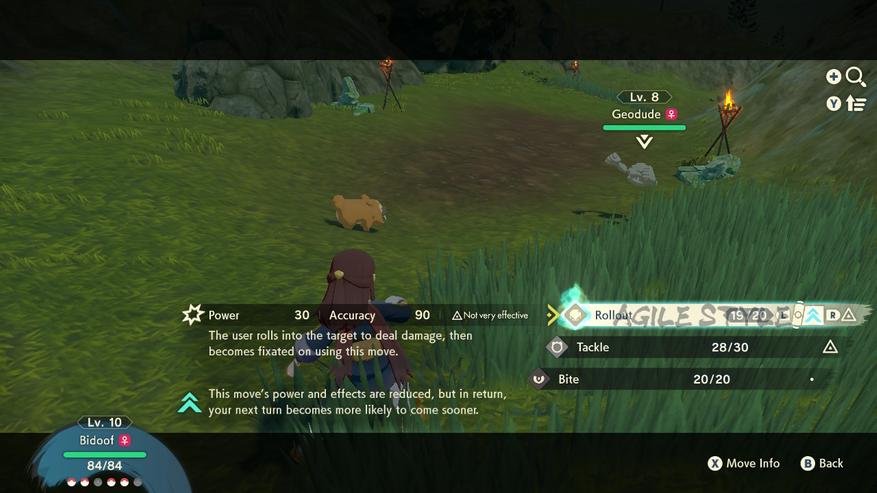Screen dimensions: 877x493
Task: Select the Geodude target nameplate
Action: pos(644,114)
